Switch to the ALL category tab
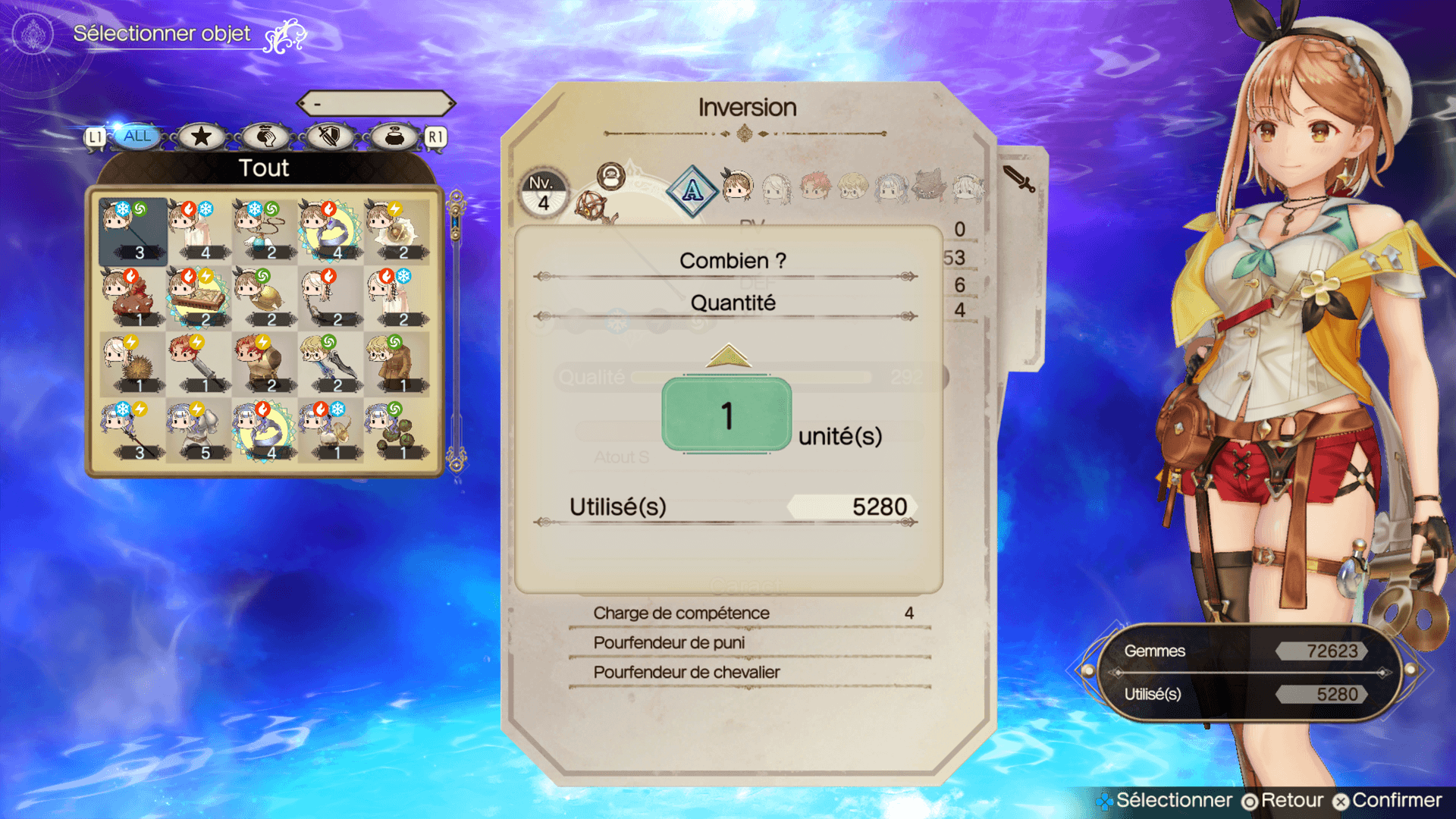Image resolution: width=1456 pixels, height=819 pixels. pos(136,136)
